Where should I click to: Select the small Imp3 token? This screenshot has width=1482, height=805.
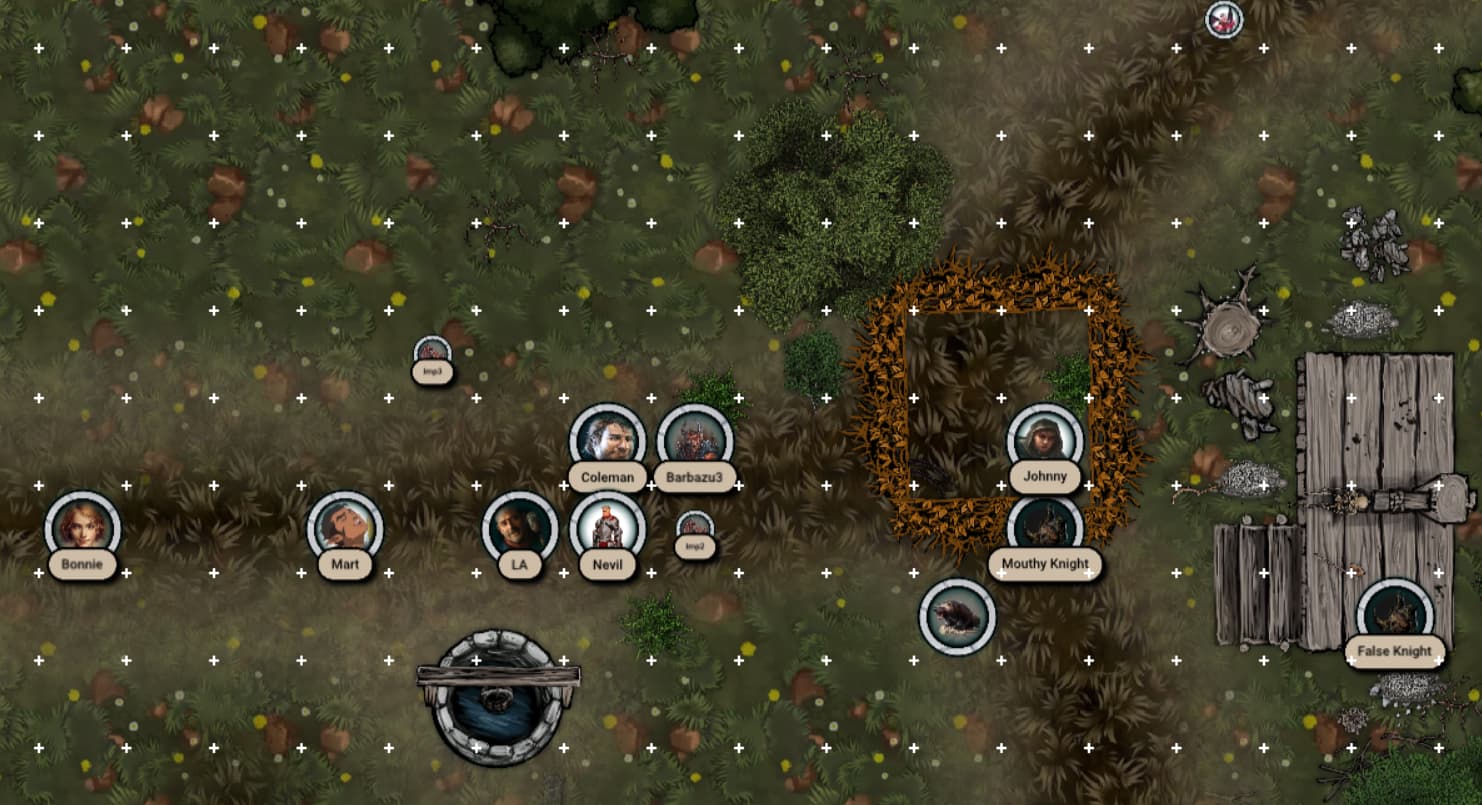click(x=432, y=351)
